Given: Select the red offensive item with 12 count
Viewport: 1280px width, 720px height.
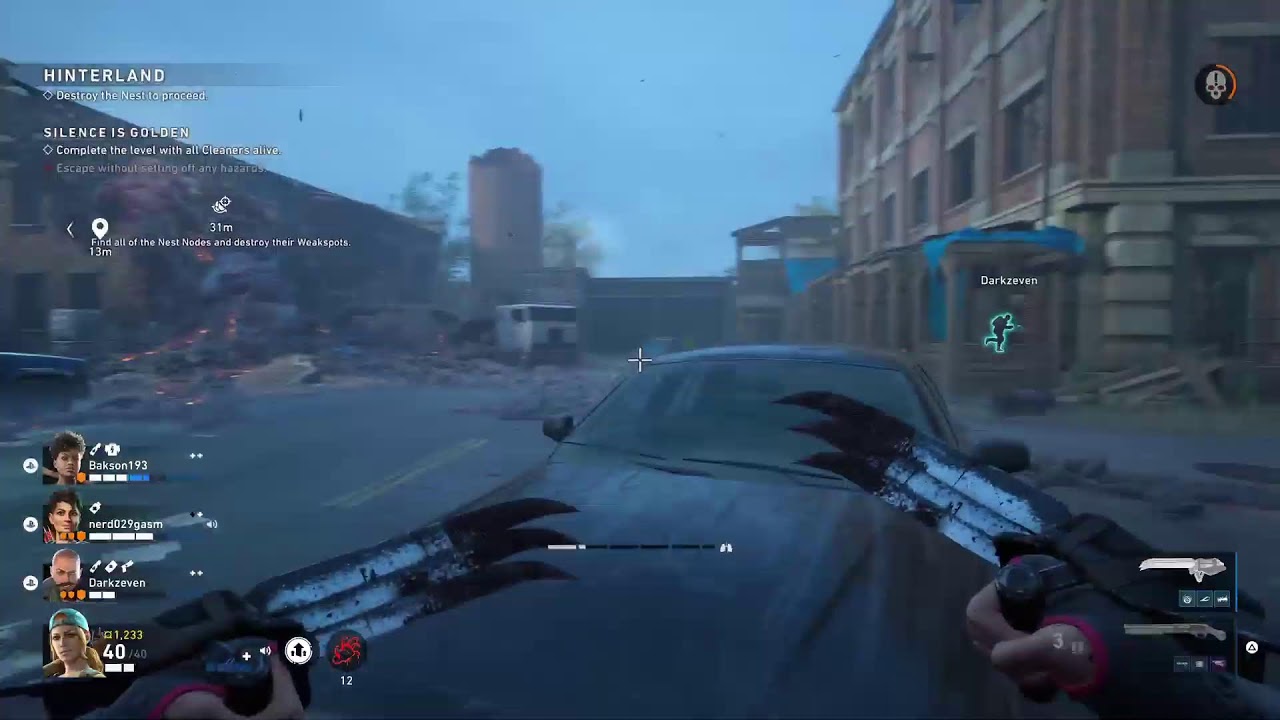Looking at the screenshot, I should [346, 652].
